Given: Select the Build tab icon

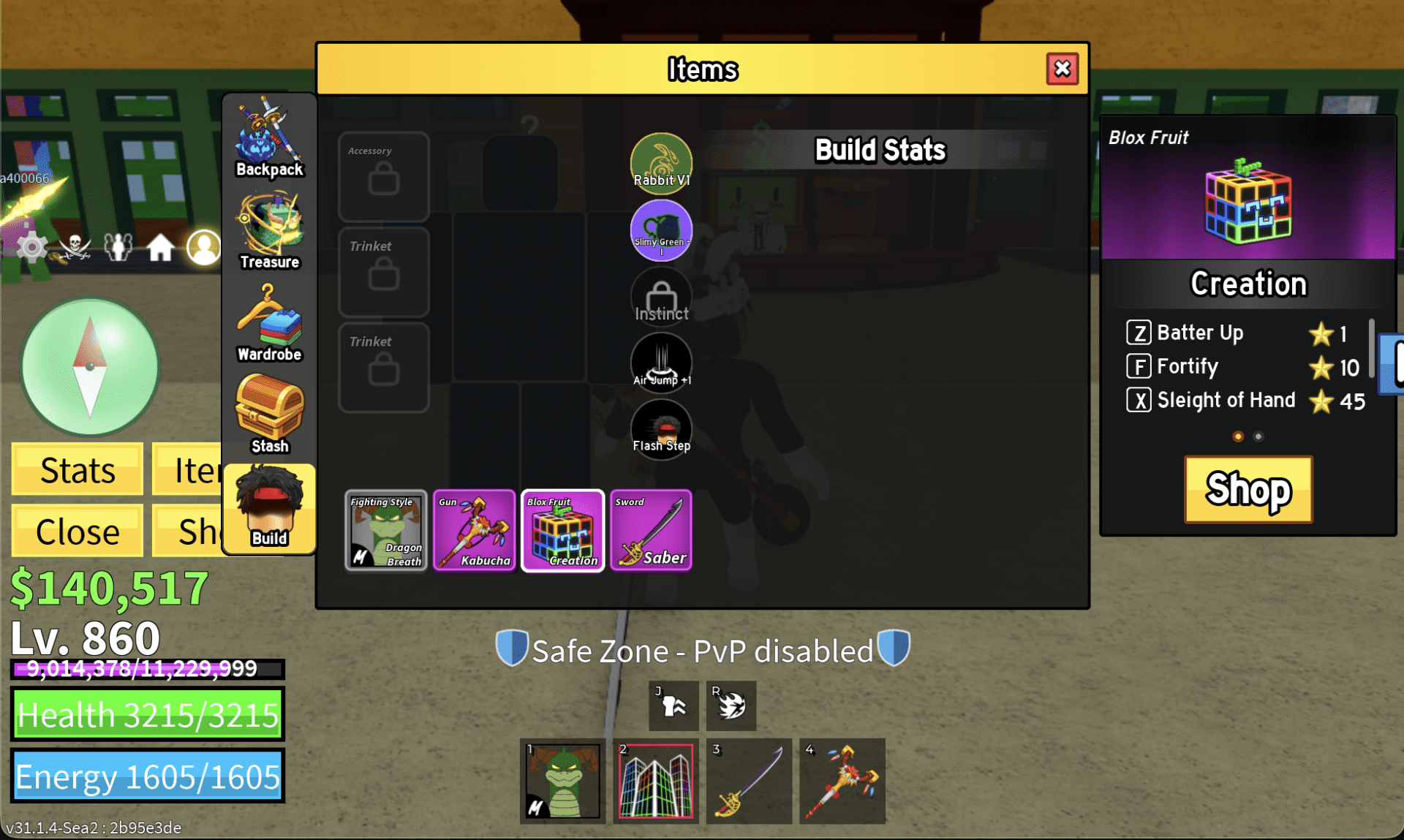Looking at the screenshot, I should pos(268,507).
